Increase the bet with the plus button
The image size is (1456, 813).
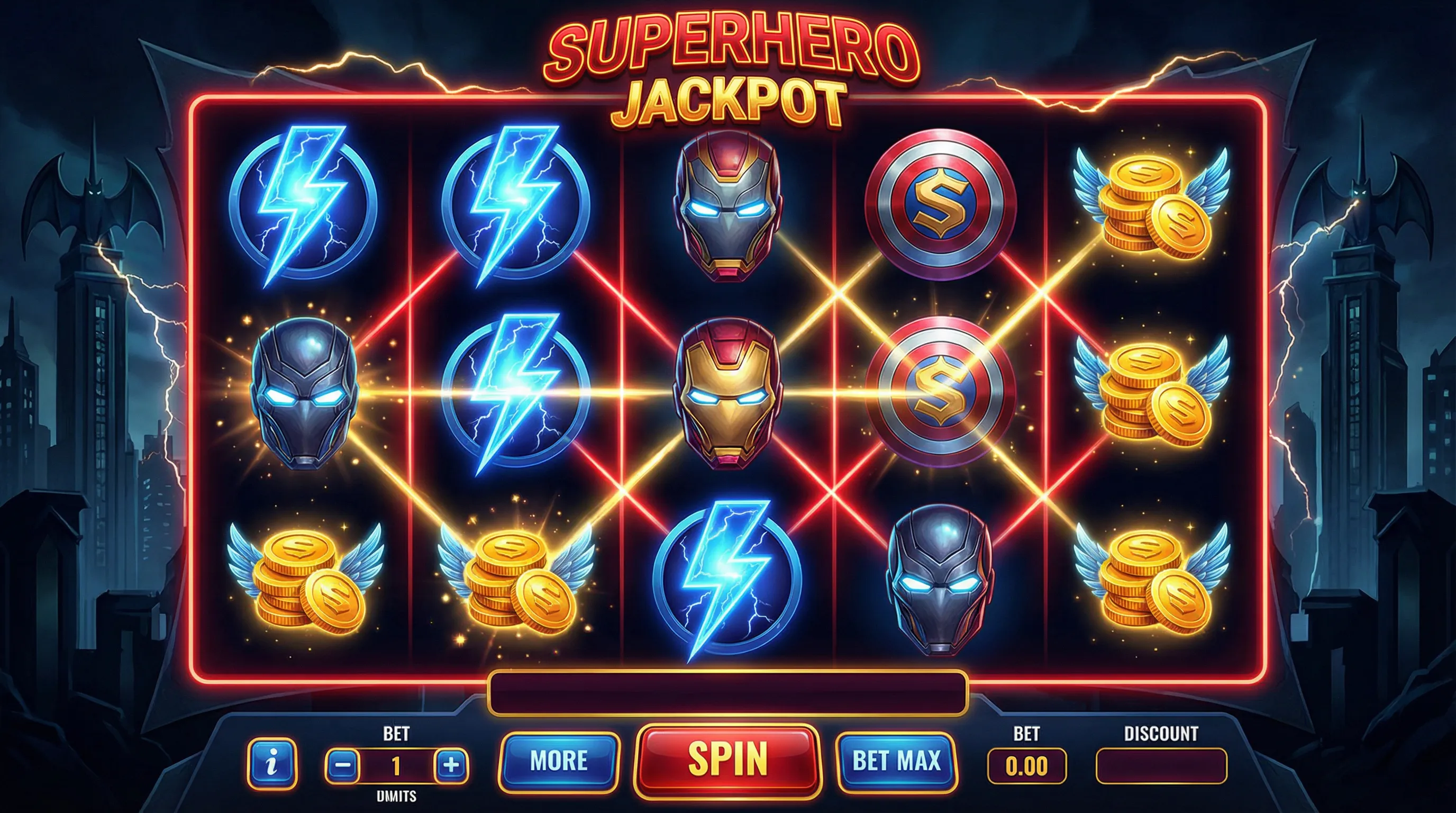tap(451, 766)
